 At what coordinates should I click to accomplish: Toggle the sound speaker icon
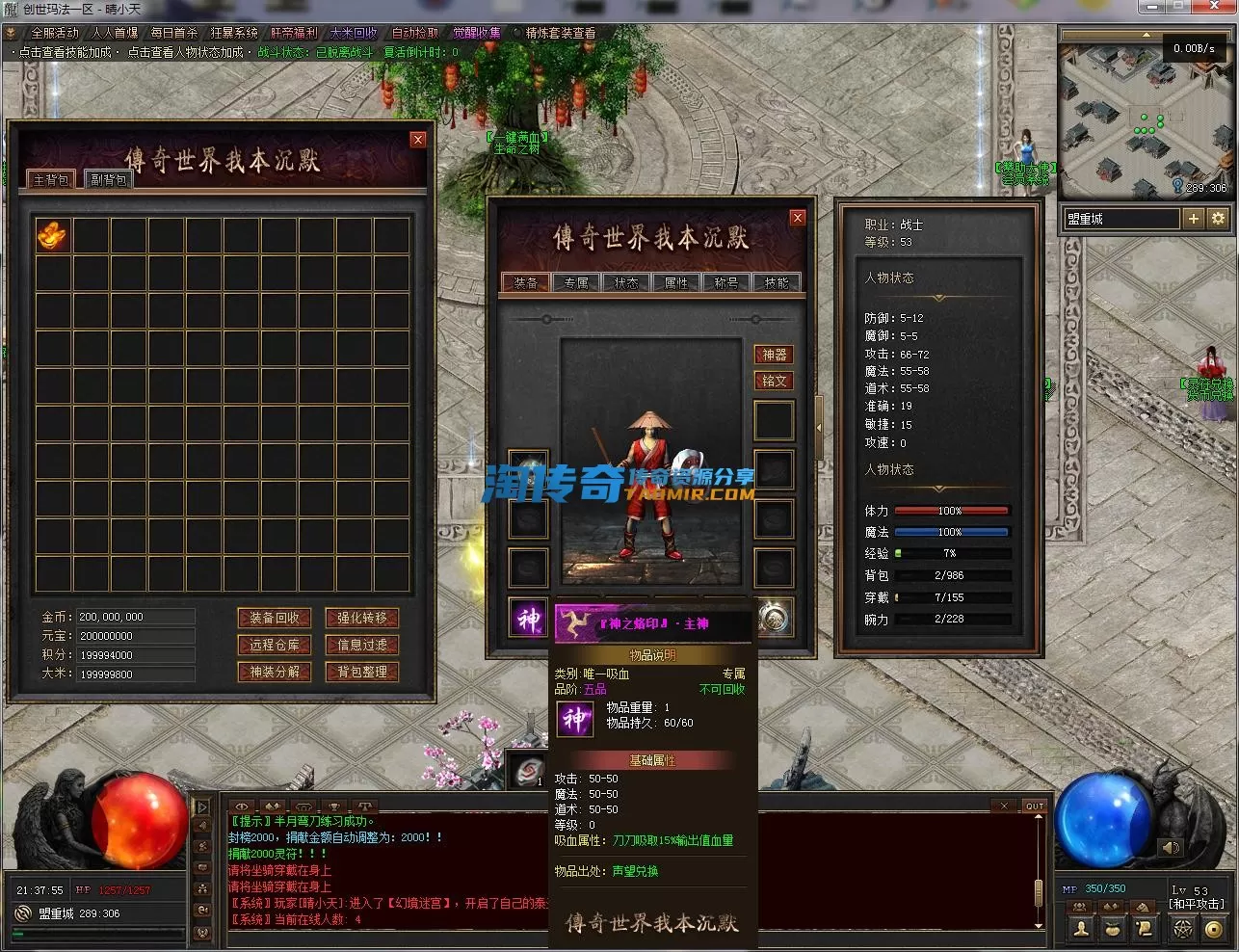pyautogui.click(x=1171, y=848)
